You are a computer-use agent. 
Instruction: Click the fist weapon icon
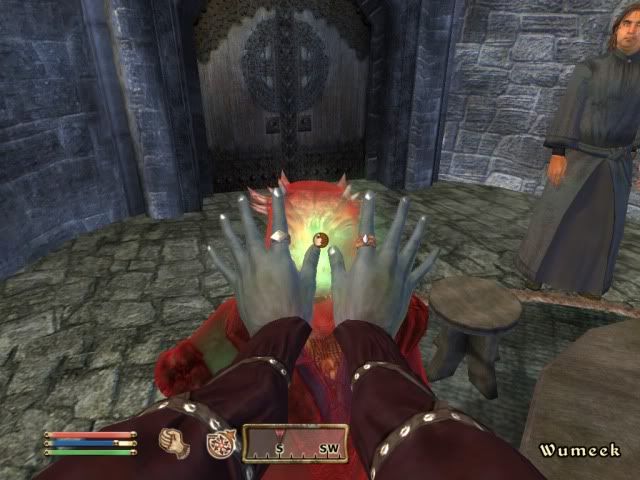[175, 442]
